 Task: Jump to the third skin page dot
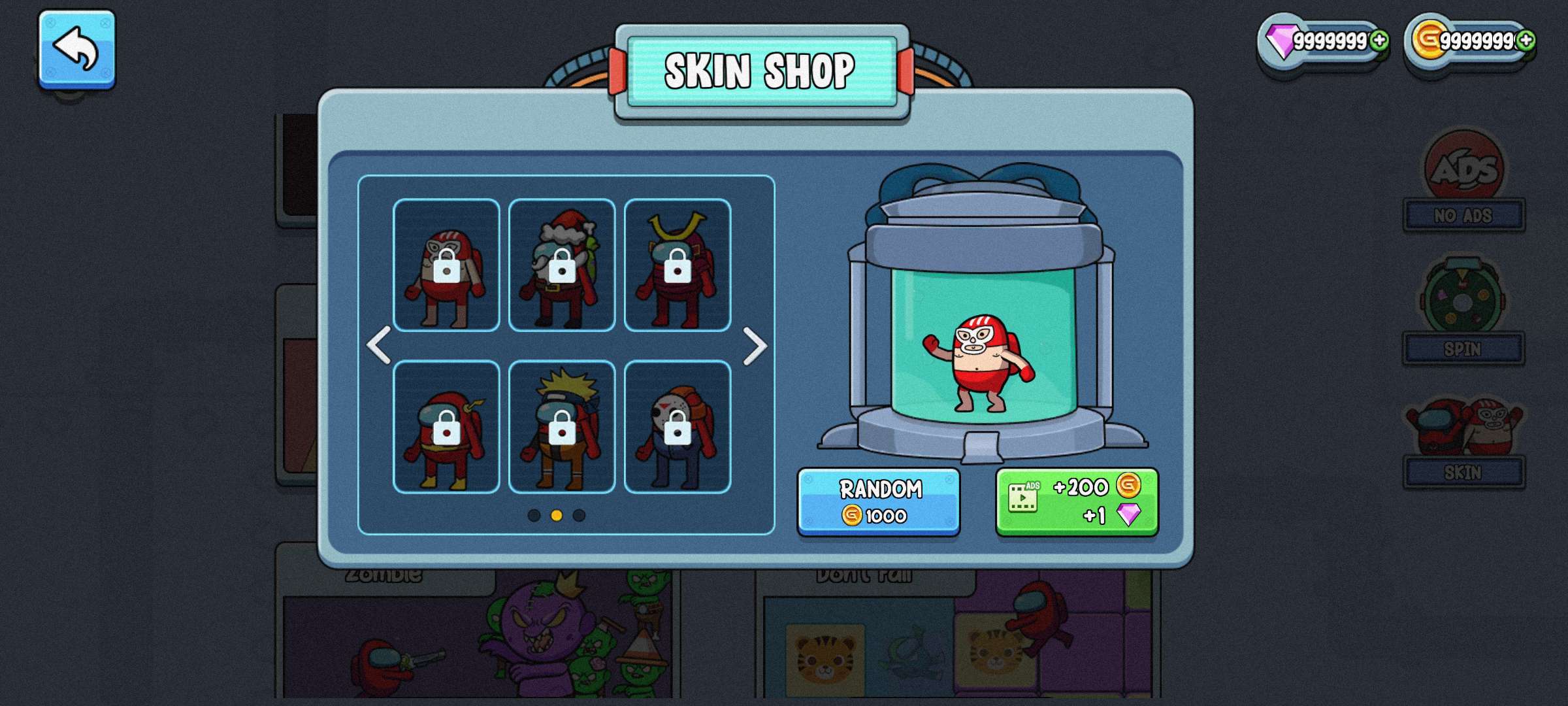pyautogui.click(x=579, y=515)
